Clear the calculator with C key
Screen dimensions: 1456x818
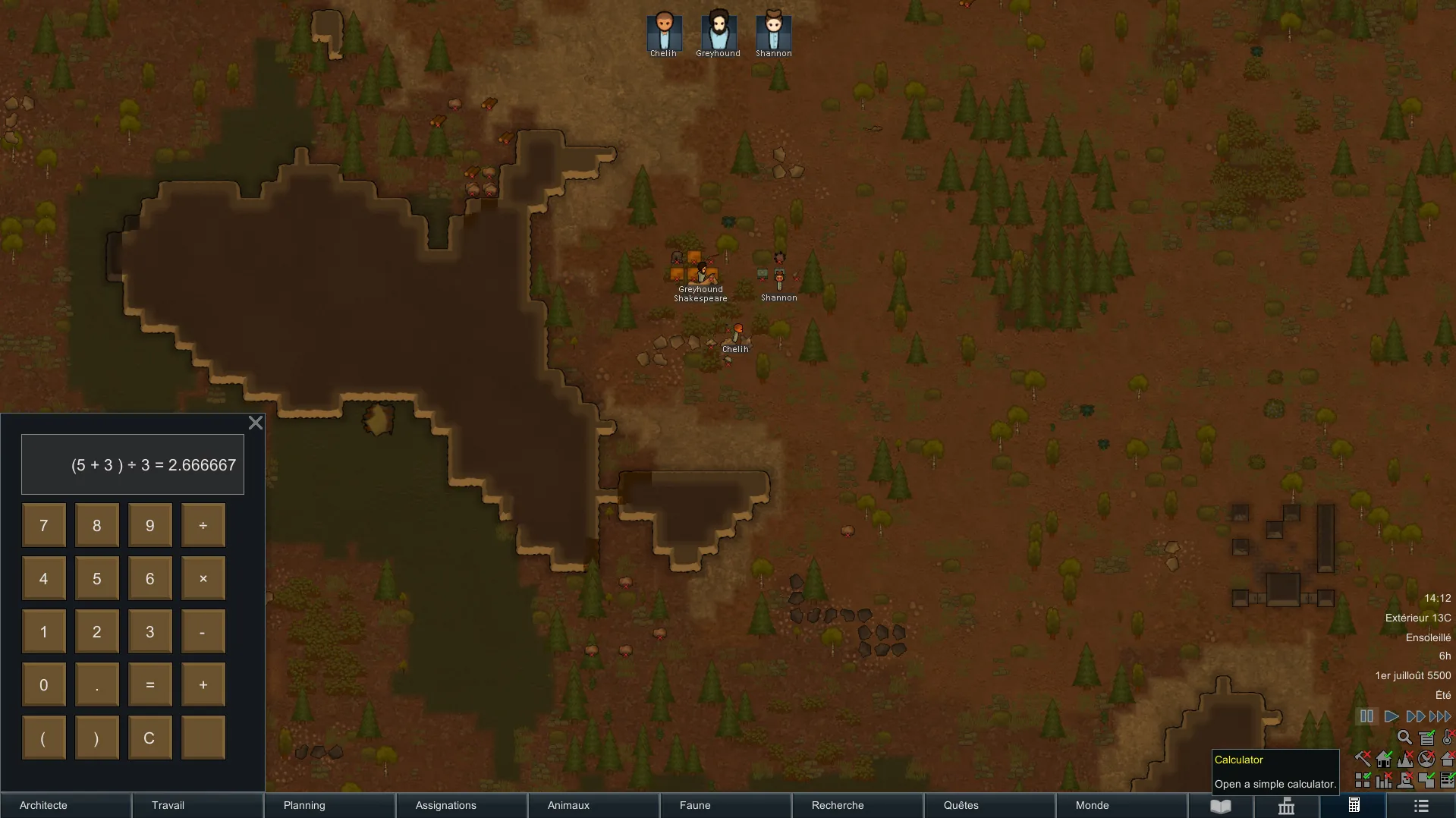tap(150, 738)
